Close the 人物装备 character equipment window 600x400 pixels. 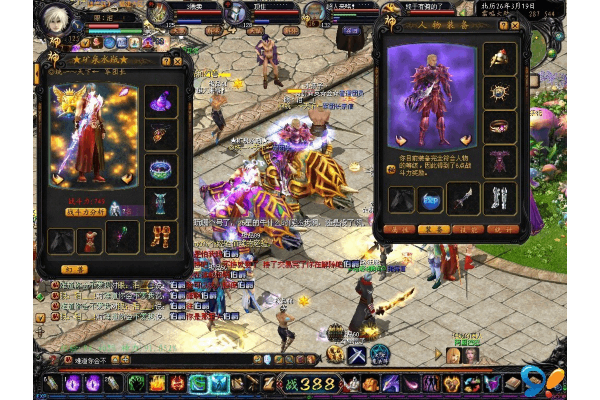[x=523, y=27]
